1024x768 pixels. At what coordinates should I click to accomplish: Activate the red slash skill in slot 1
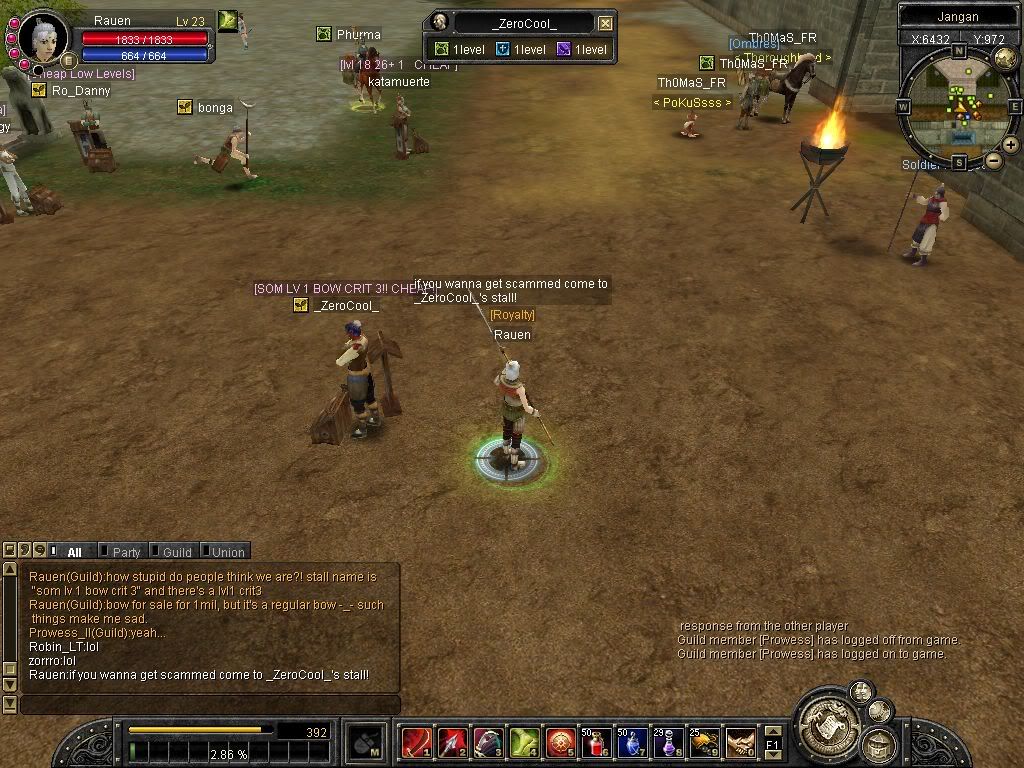(416, 743)
